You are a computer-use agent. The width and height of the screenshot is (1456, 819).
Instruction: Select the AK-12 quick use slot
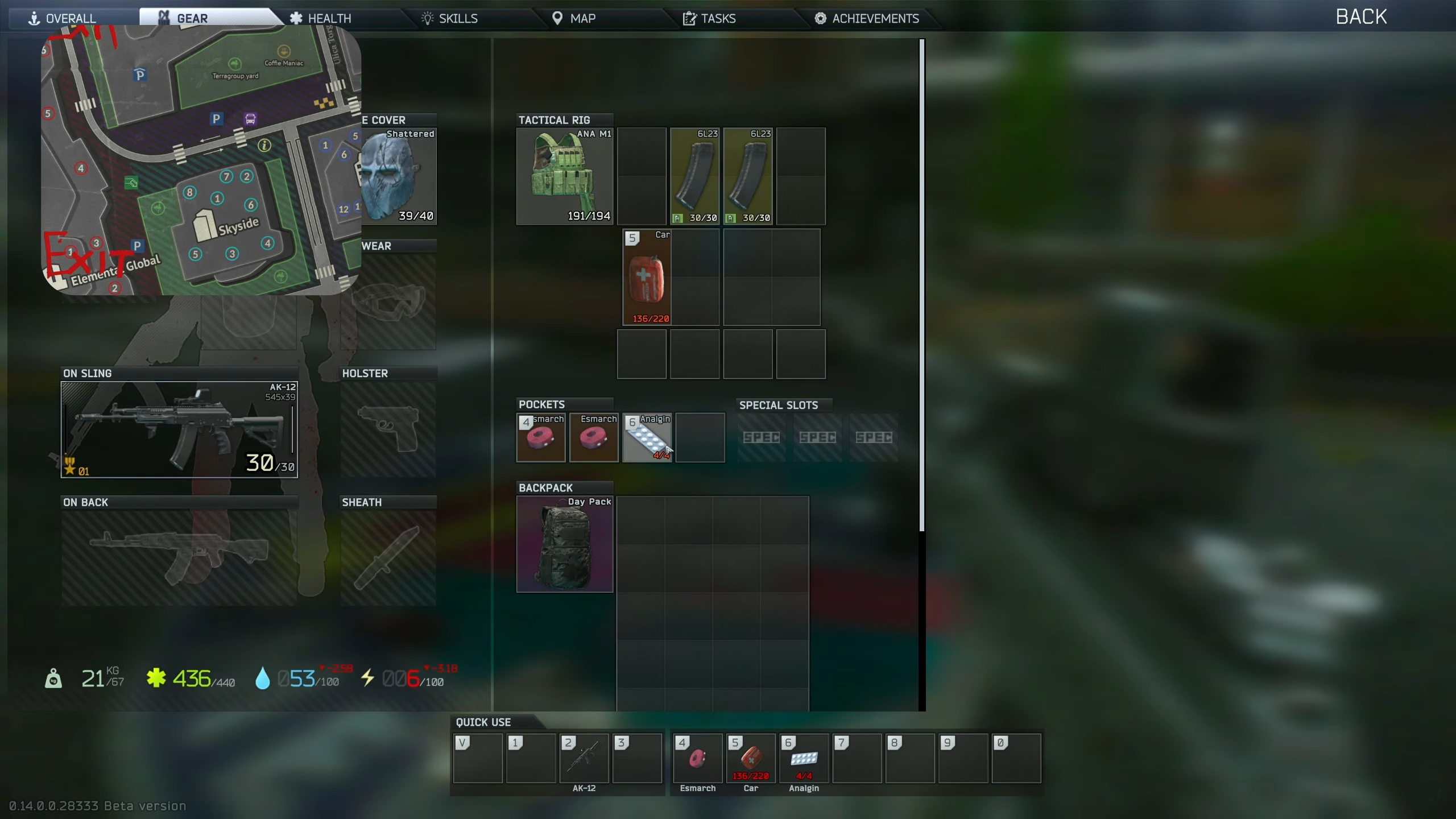pyautogui.click(x=584, y=758)
